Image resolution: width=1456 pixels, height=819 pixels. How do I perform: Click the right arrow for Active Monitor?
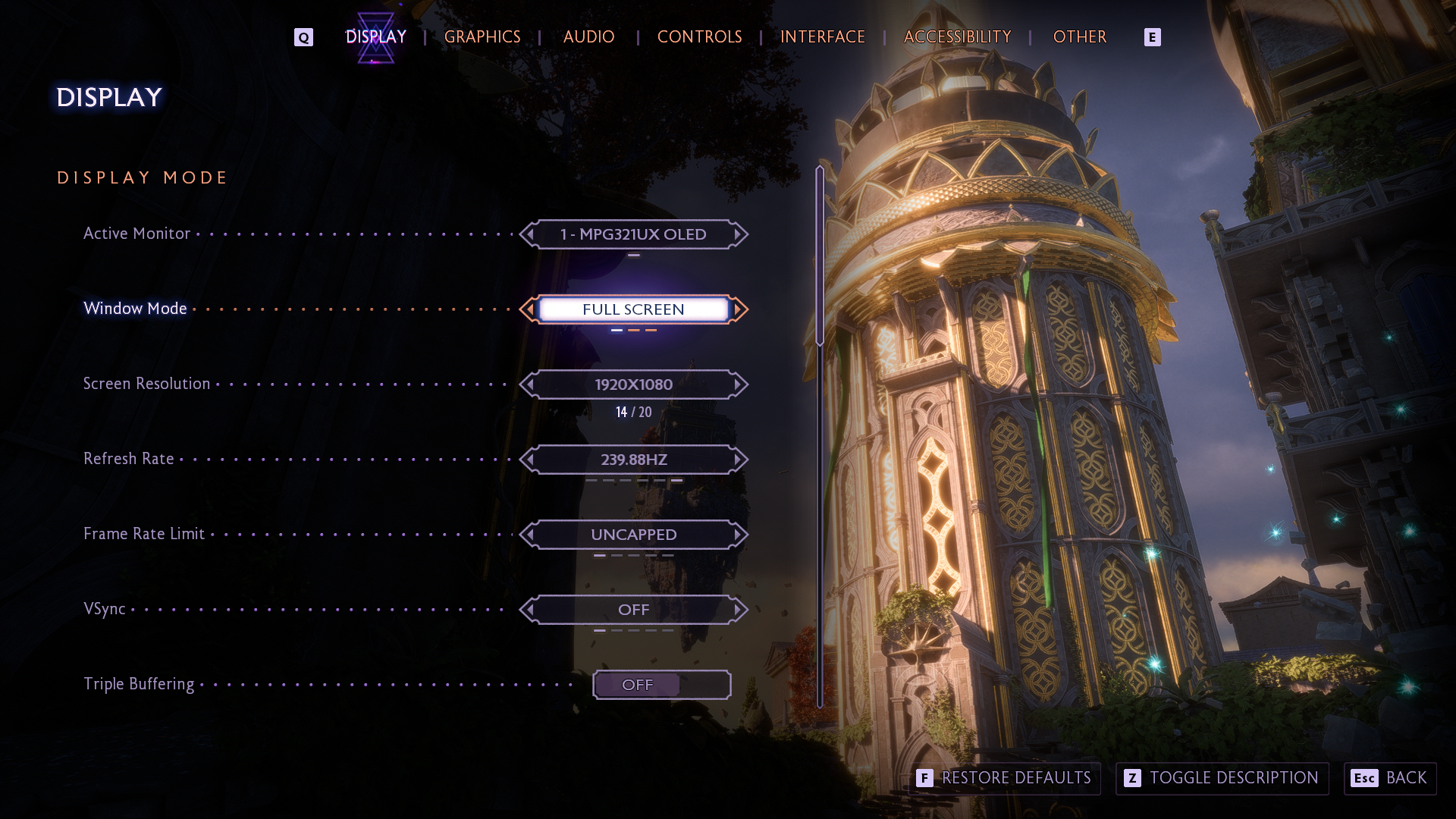(738, 234)
